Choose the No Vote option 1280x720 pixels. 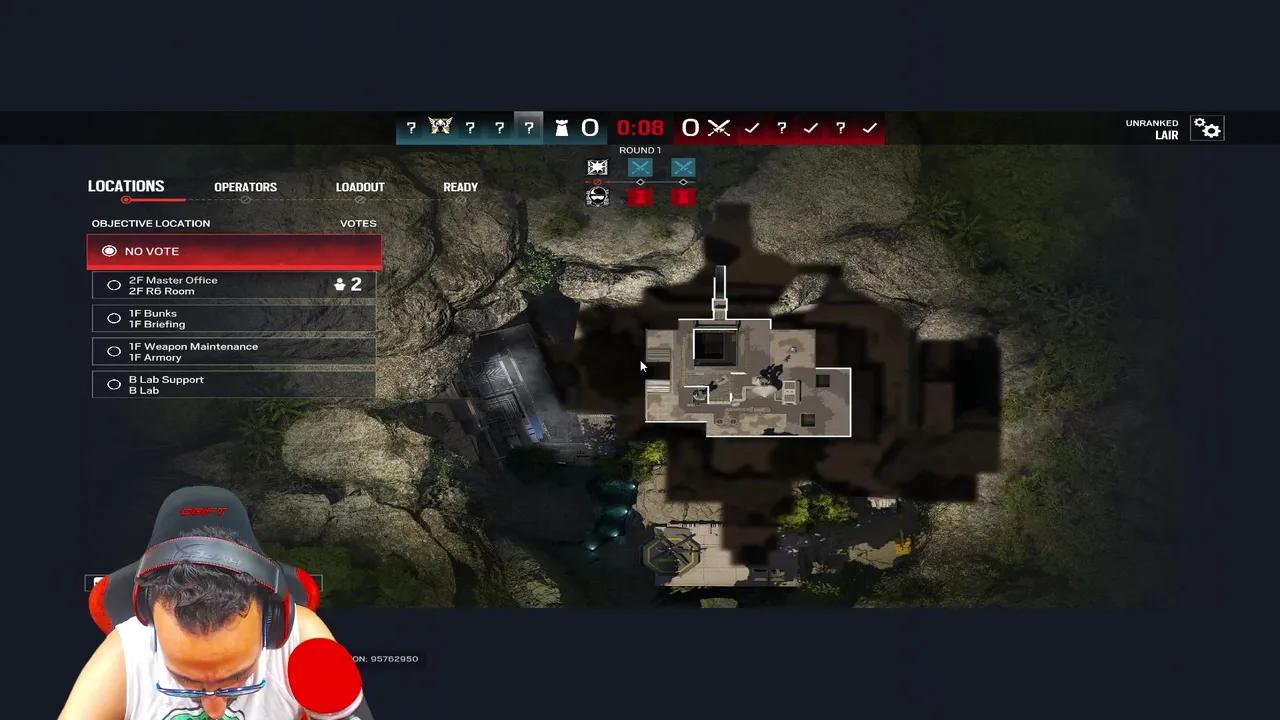234,251
